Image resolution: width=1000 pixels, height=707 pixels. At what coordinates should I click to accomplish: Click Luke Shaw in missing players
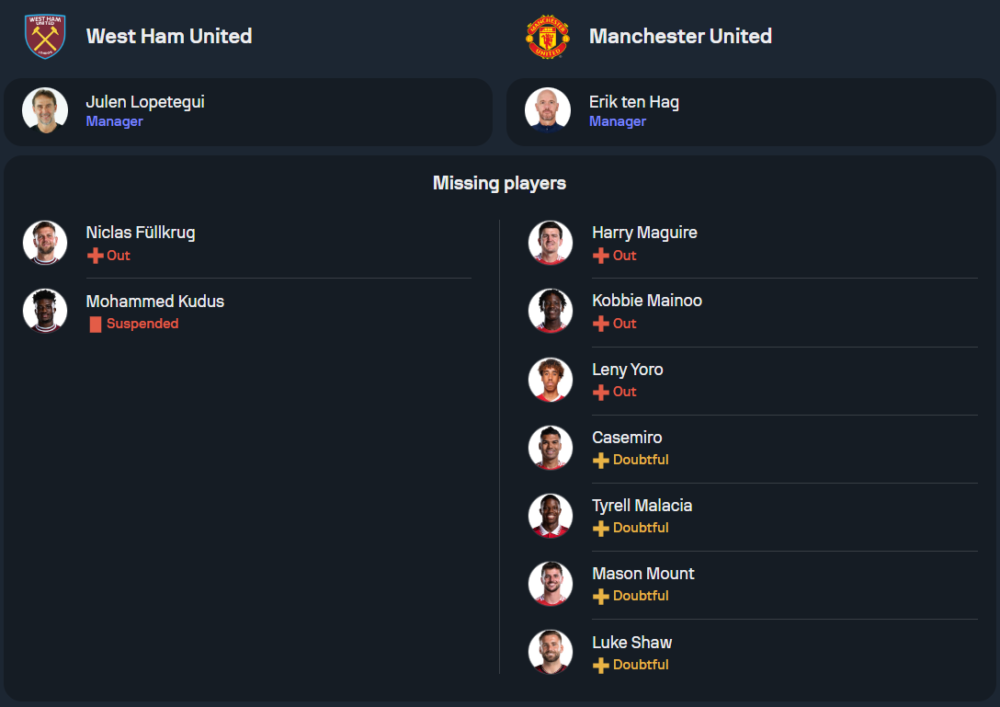pos(631,643)
